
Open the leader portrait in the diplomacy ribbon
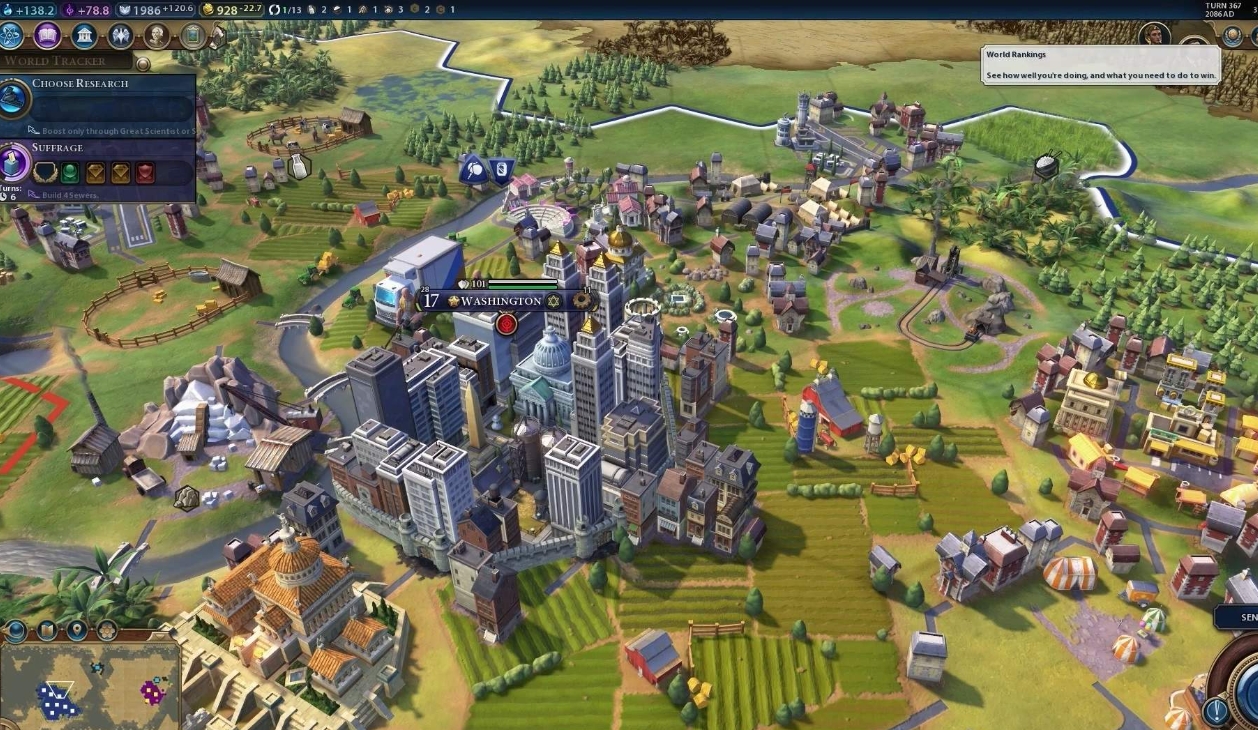pyautogui.click(x=1154, y=36)
